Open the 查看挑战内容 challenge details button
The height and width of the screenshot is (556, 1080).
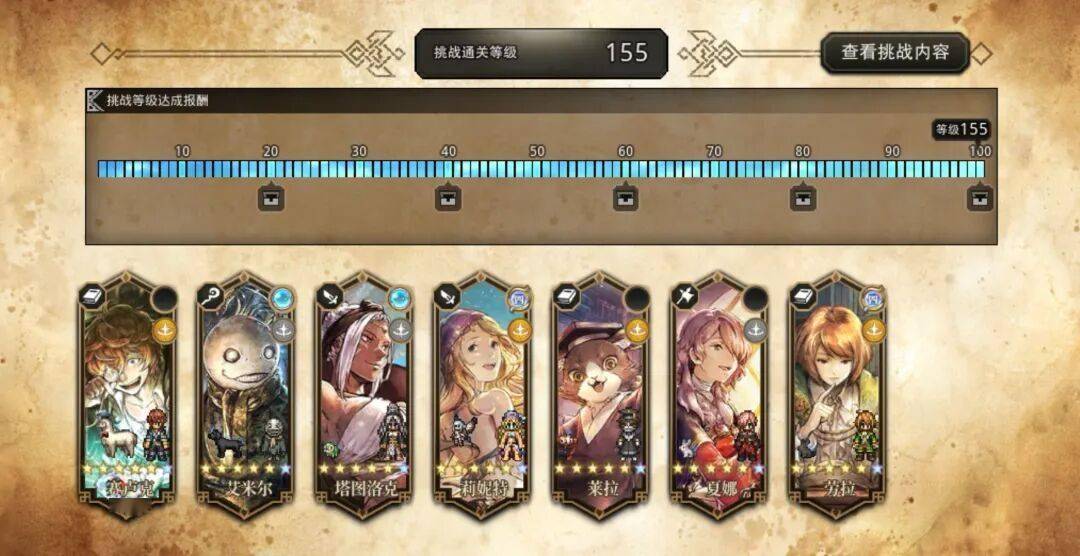(x=895, y=53)
